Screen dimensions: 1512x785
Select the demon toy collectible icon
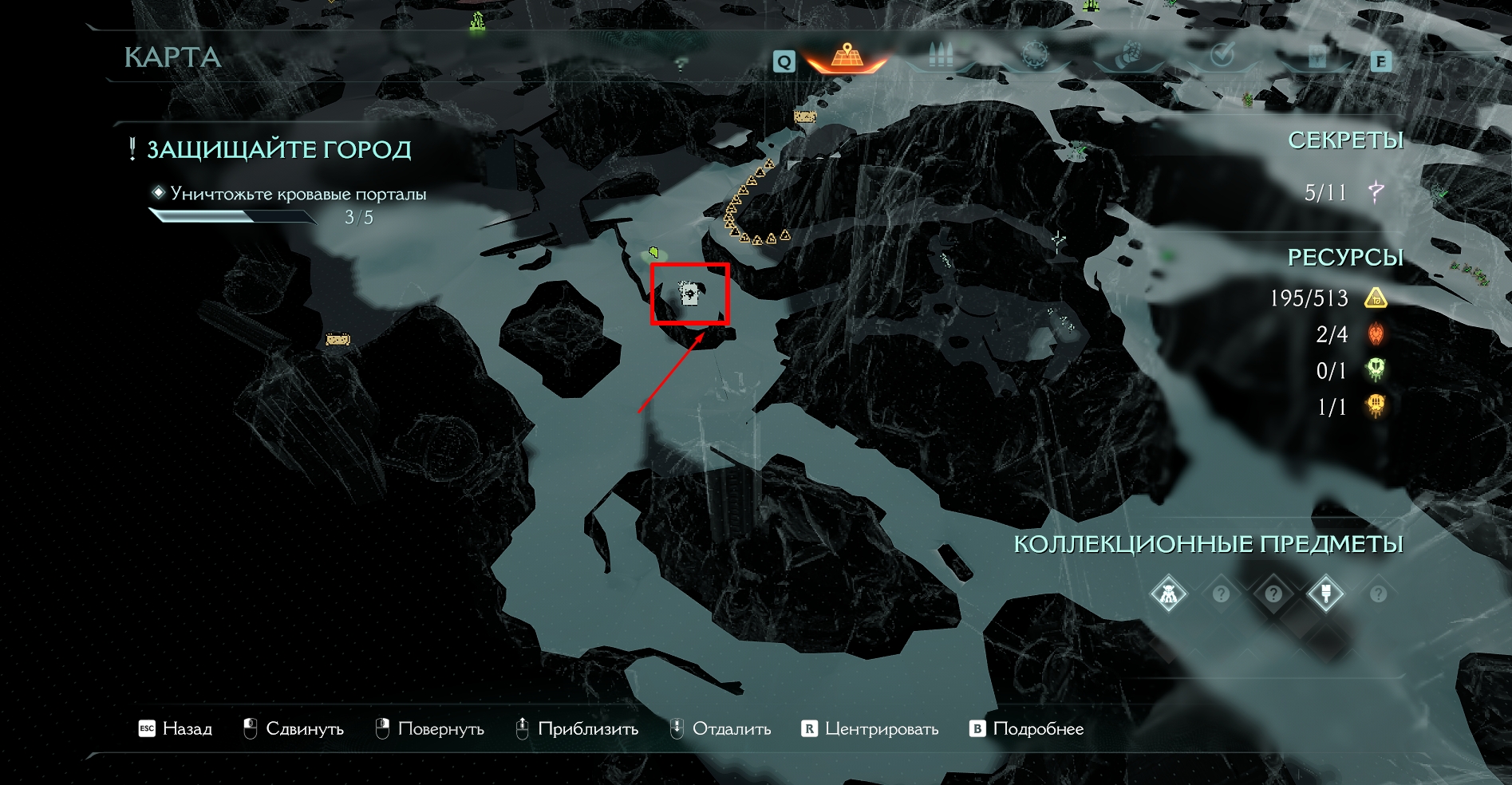(1168, 594)
